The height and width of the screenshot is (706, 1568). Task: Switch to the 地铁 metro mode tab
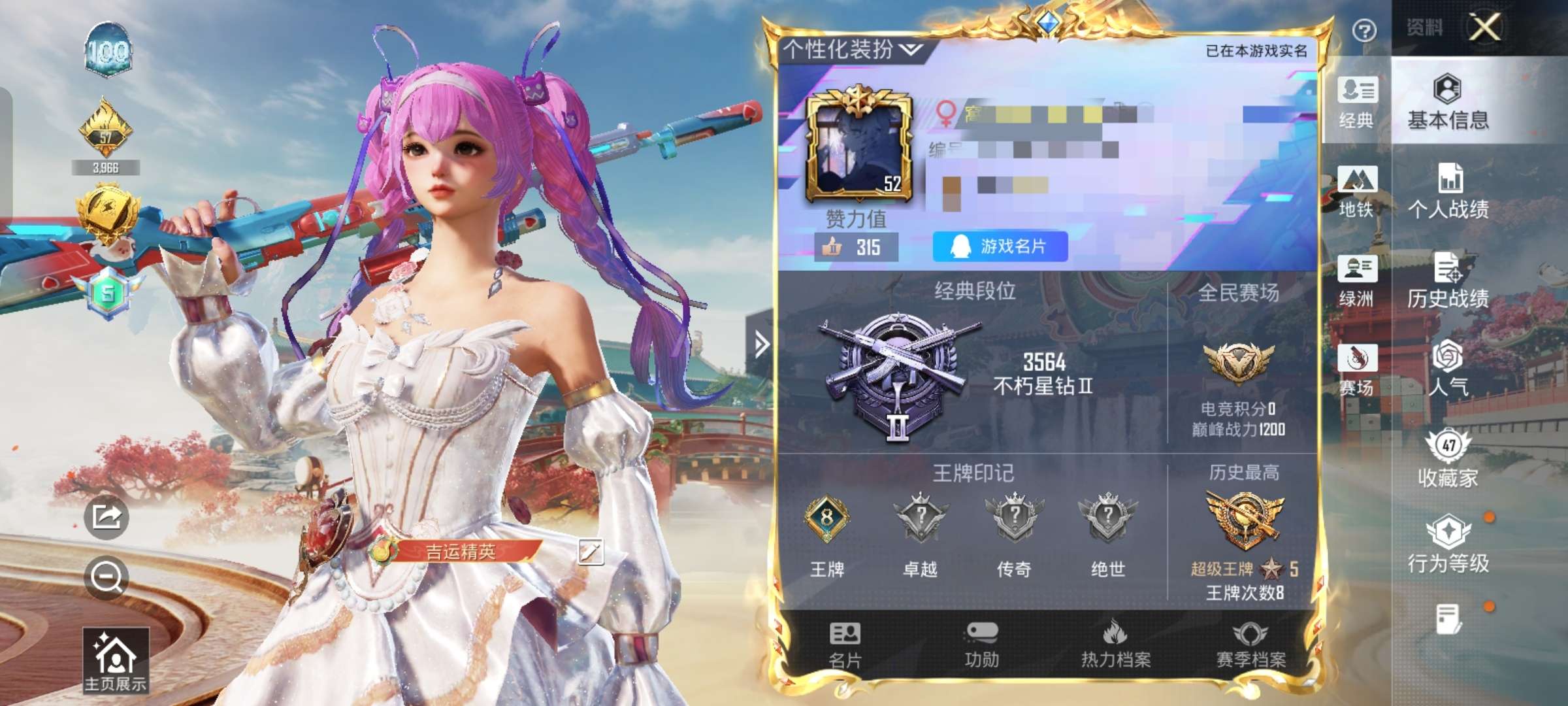tap(1357, 192)
